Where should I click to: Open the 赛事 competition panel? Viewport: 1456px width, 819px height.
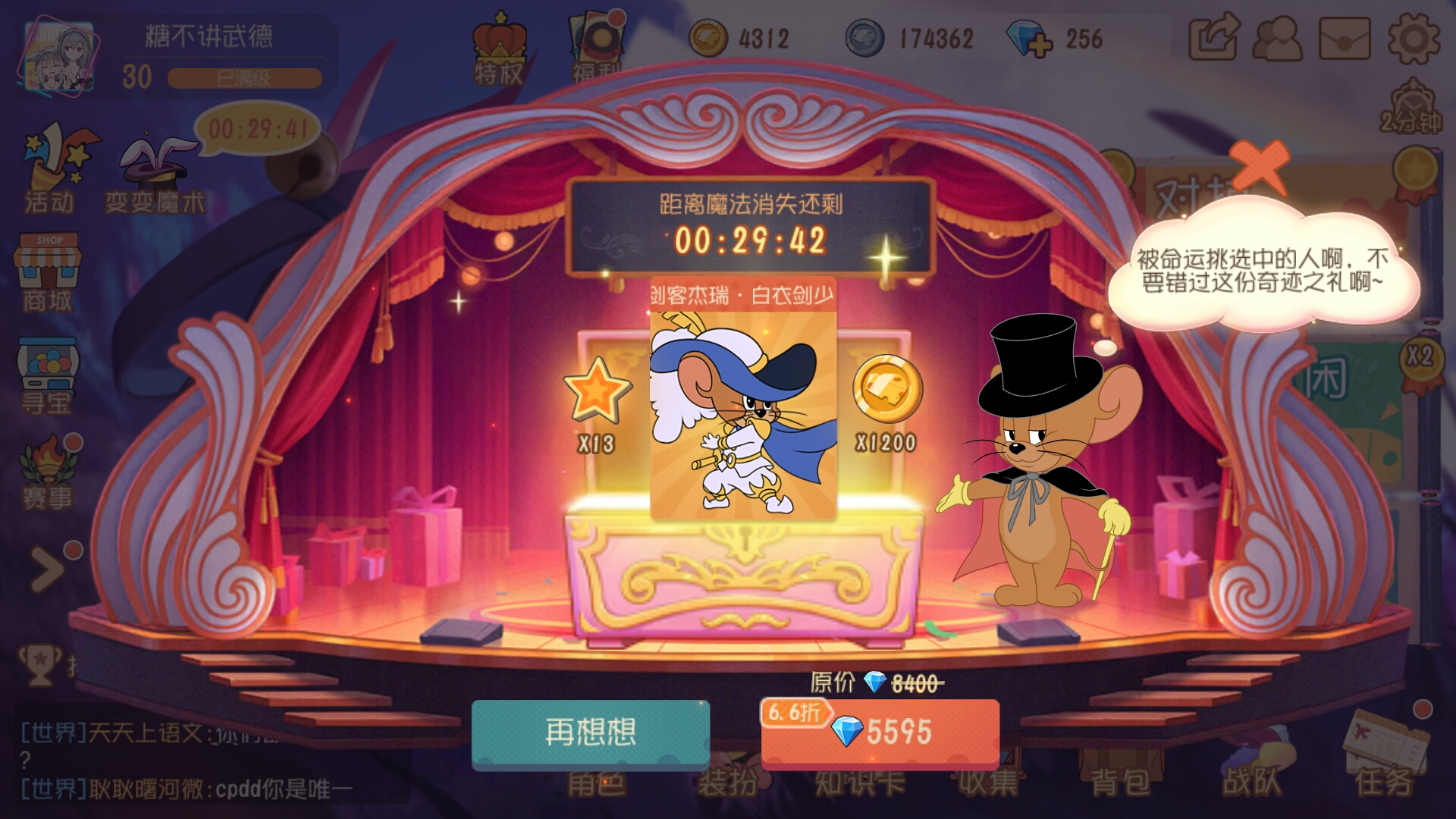pos(48,466)
